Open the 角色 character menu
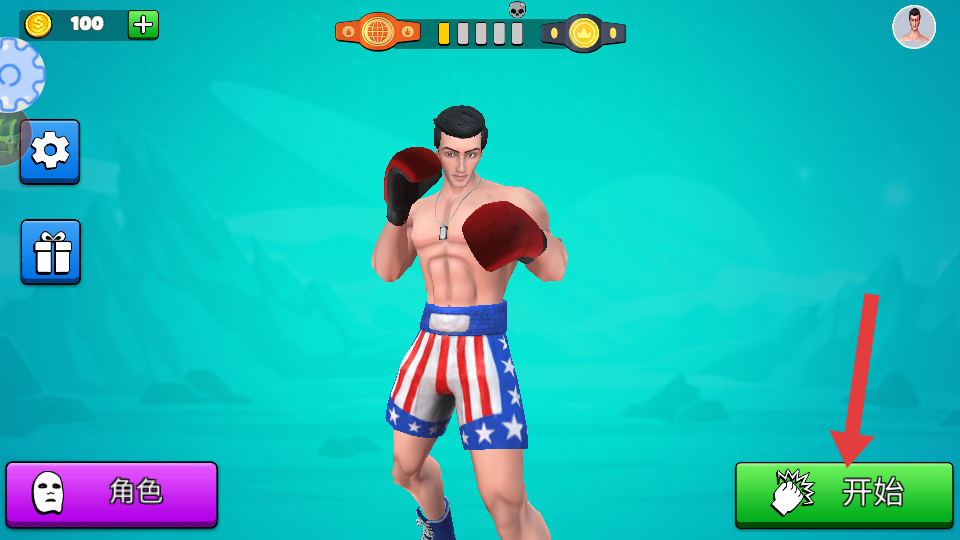 pos(112,493)
